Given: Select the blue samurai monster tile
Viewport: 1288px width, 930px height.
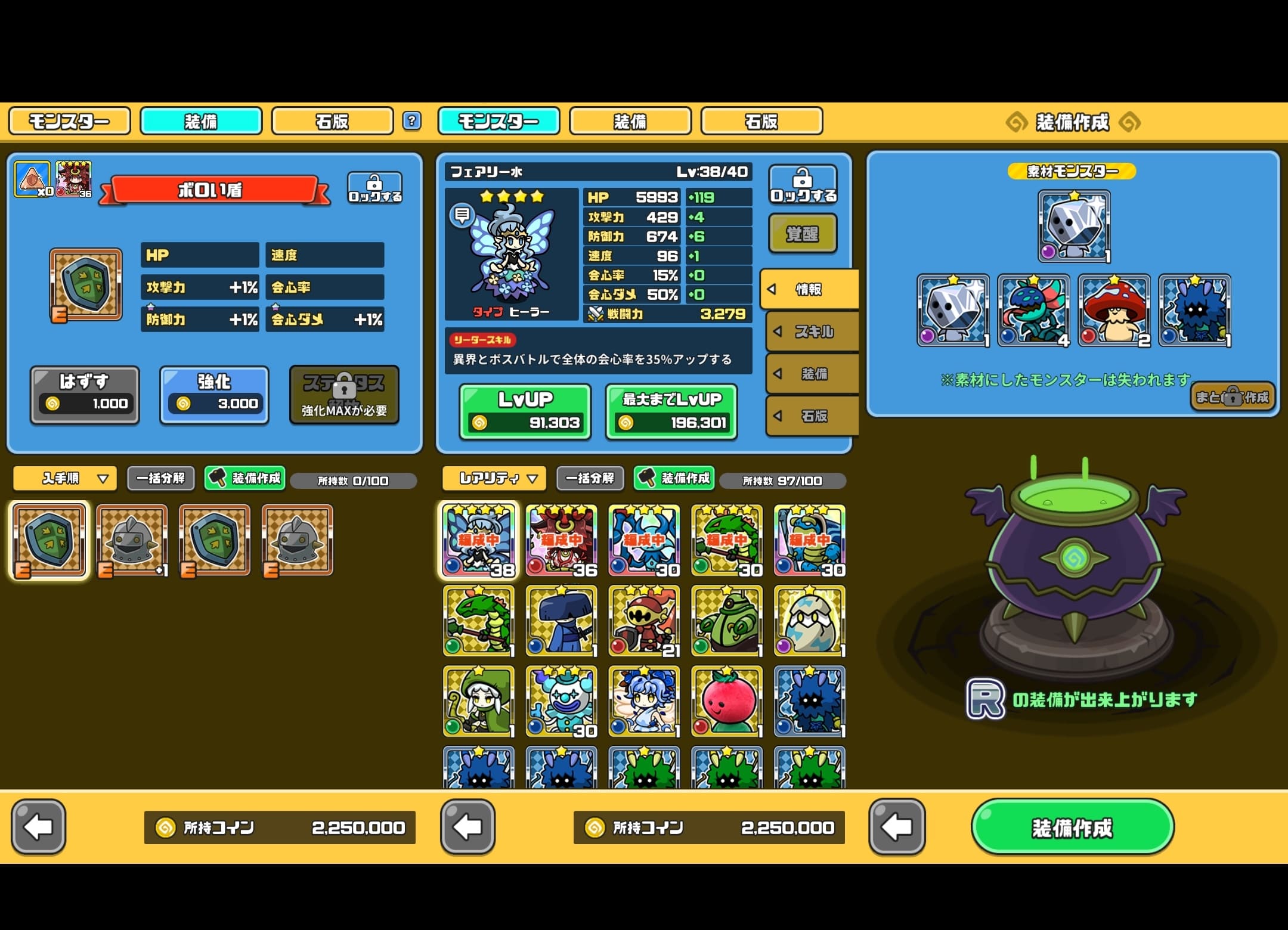Looking at the screenshot, I should pyautogui.click(x=561, y=621).
